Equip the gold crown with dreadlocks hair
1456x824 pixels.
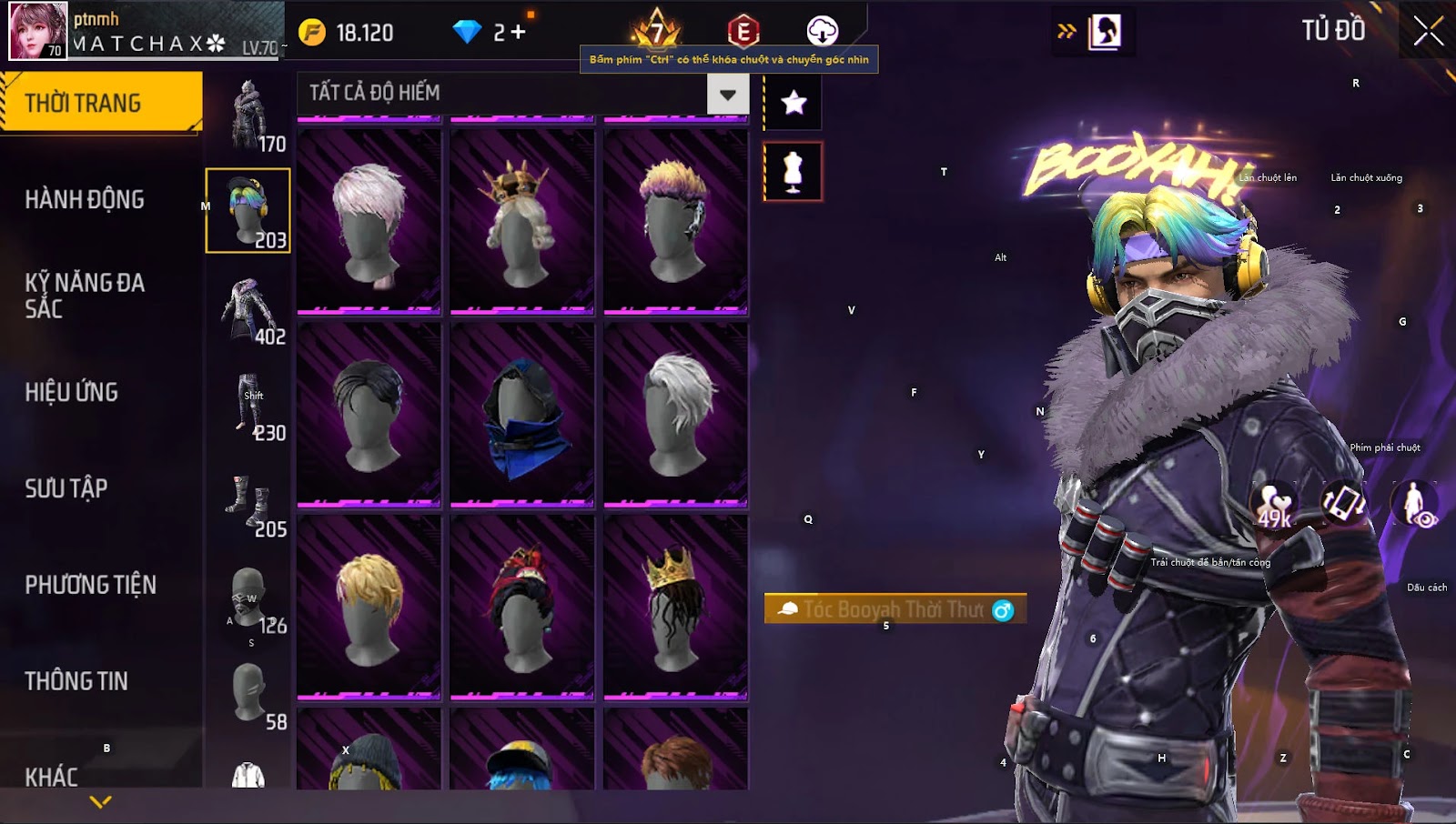675,607
